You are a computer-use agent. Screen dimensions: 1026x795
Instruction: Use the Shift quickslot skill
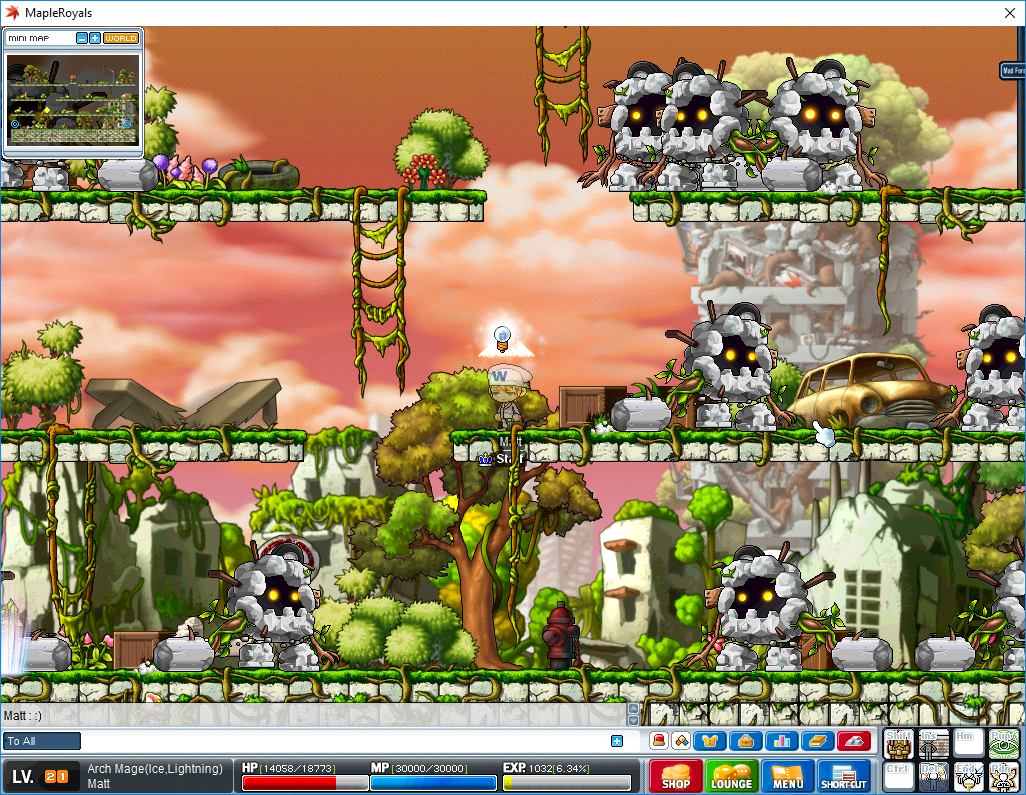click(x=899, y=744)
